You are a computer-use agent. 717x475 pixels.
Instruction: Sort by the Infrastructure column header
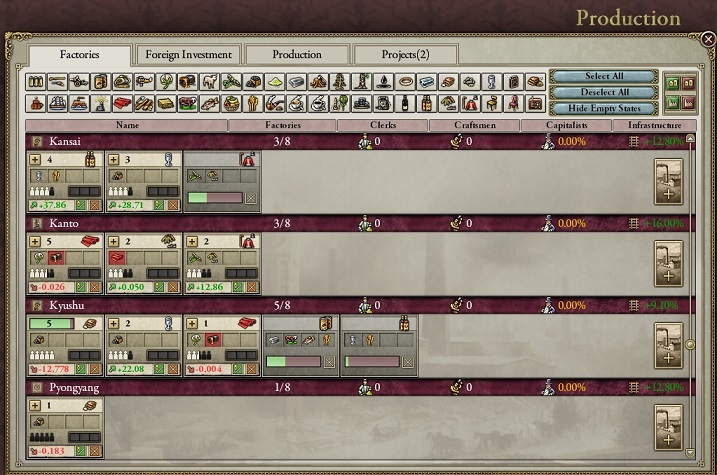(x=655, y=126)
